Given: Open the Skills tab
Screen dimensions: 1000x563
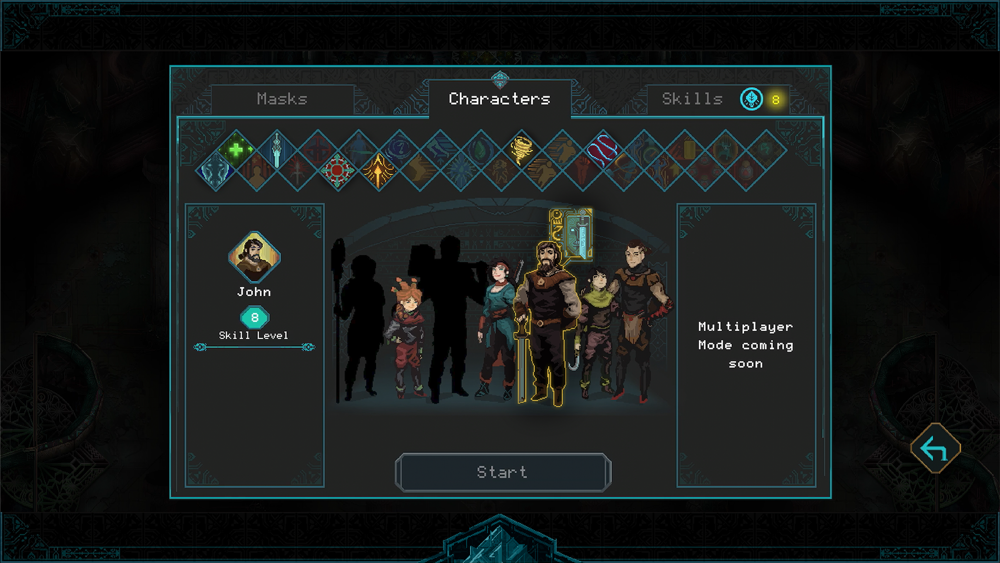Looking at the screenshot, I should click(692, 99).
